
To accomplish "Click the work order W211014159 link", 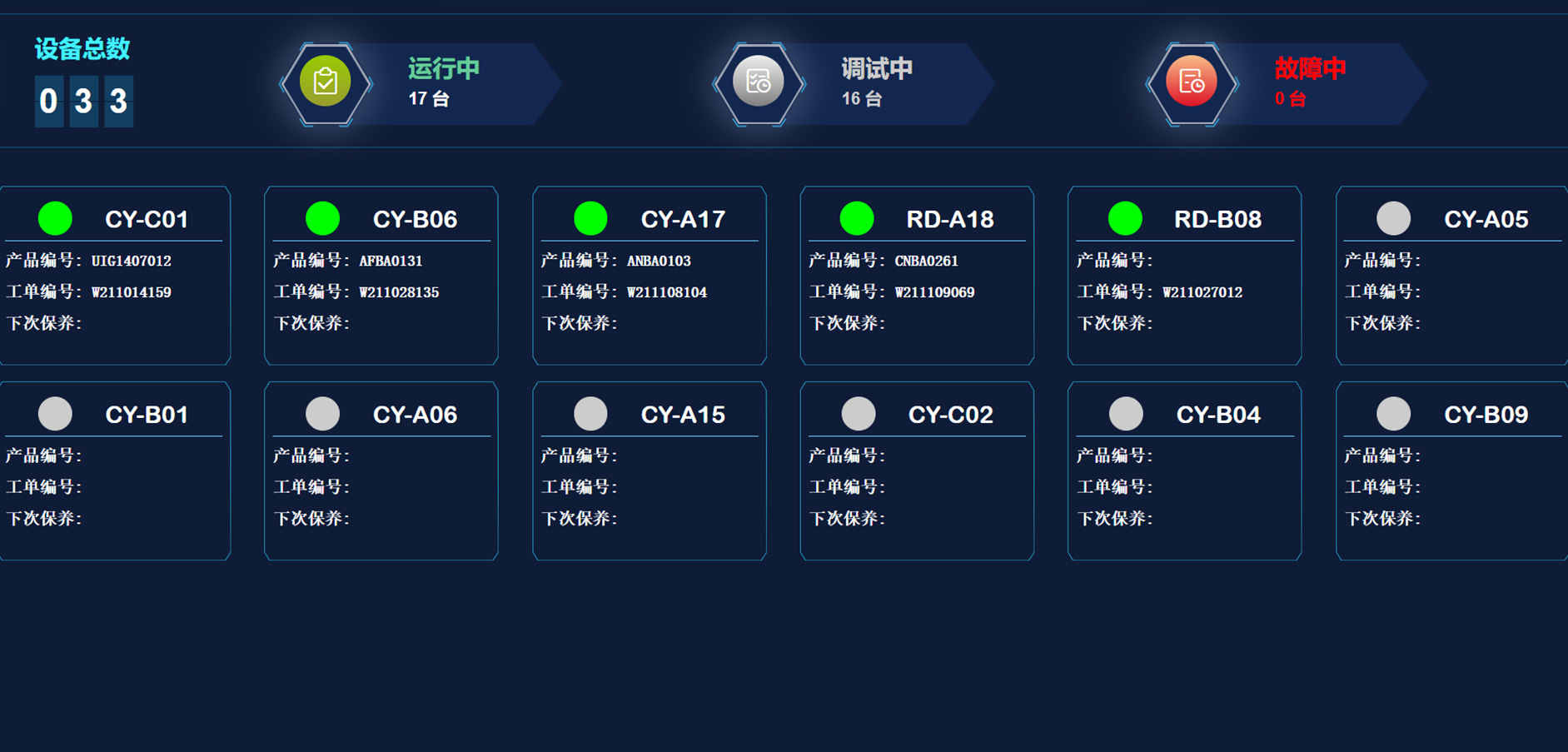I will click(x=132, y=292).
